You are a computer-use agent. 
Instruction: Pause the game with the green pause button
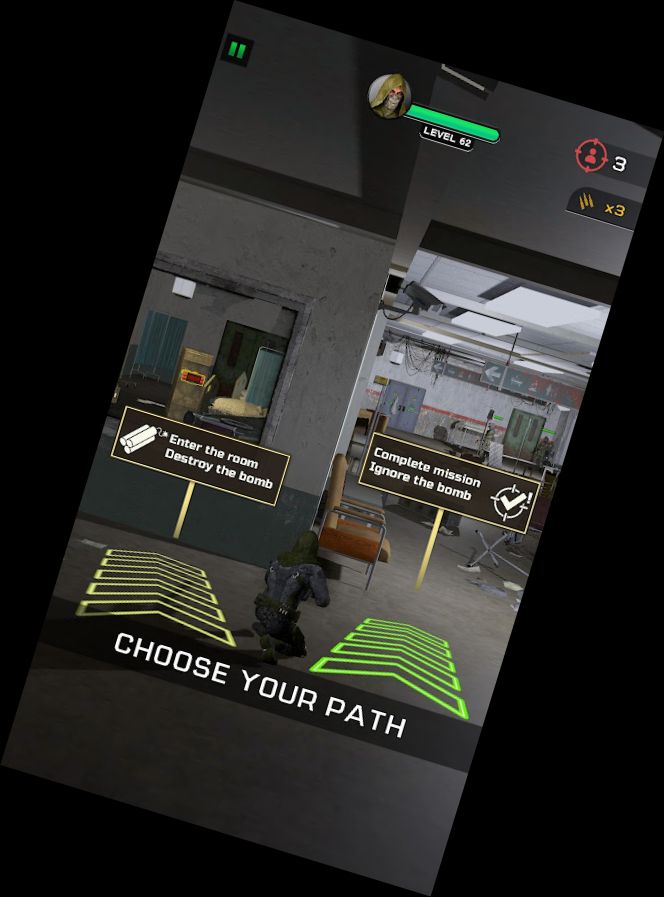click(x=237, y=49)
